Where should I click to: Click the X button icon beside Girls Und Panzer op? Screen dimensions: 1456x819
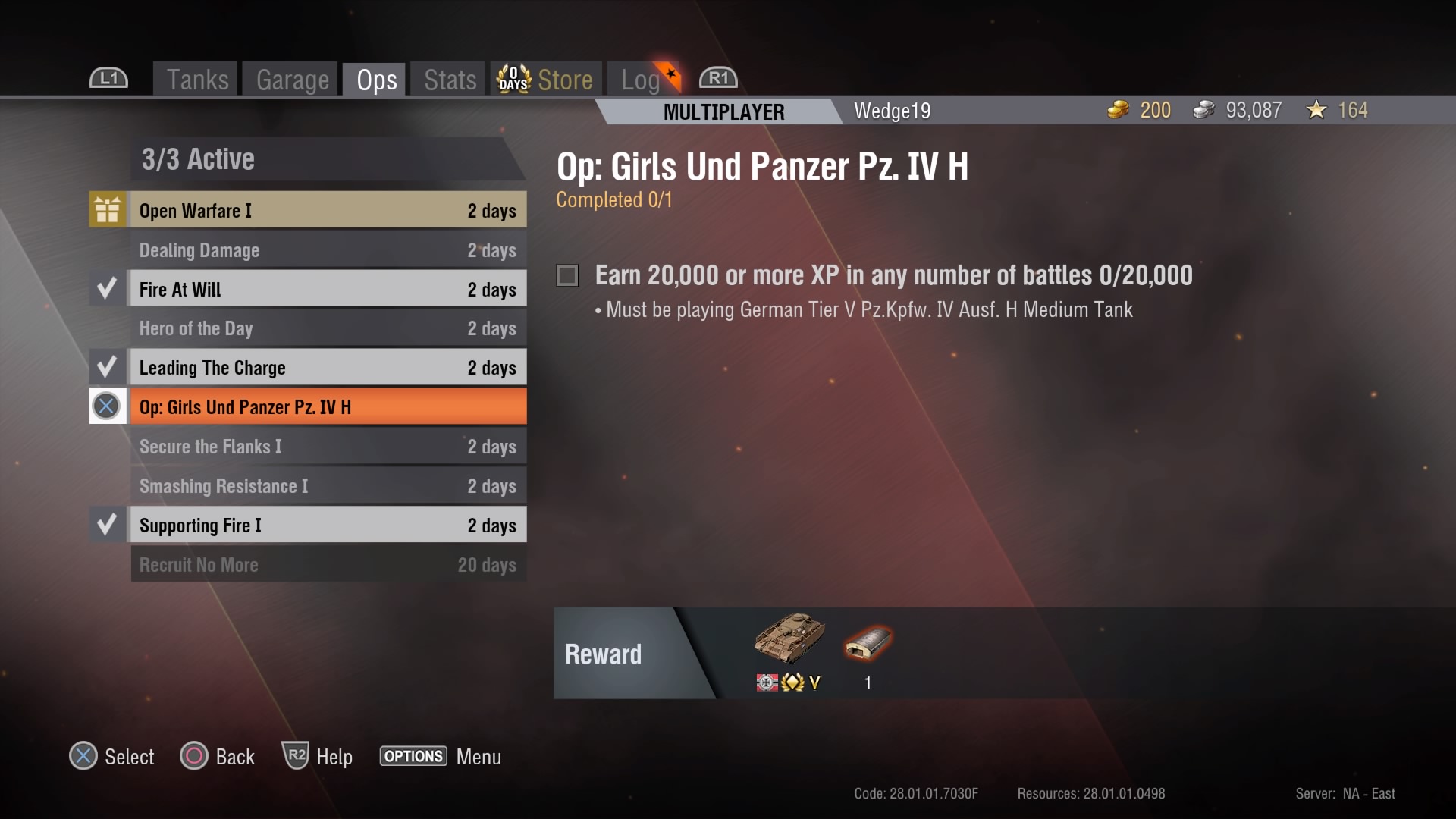pyautogui.click(x=107, y=406)
